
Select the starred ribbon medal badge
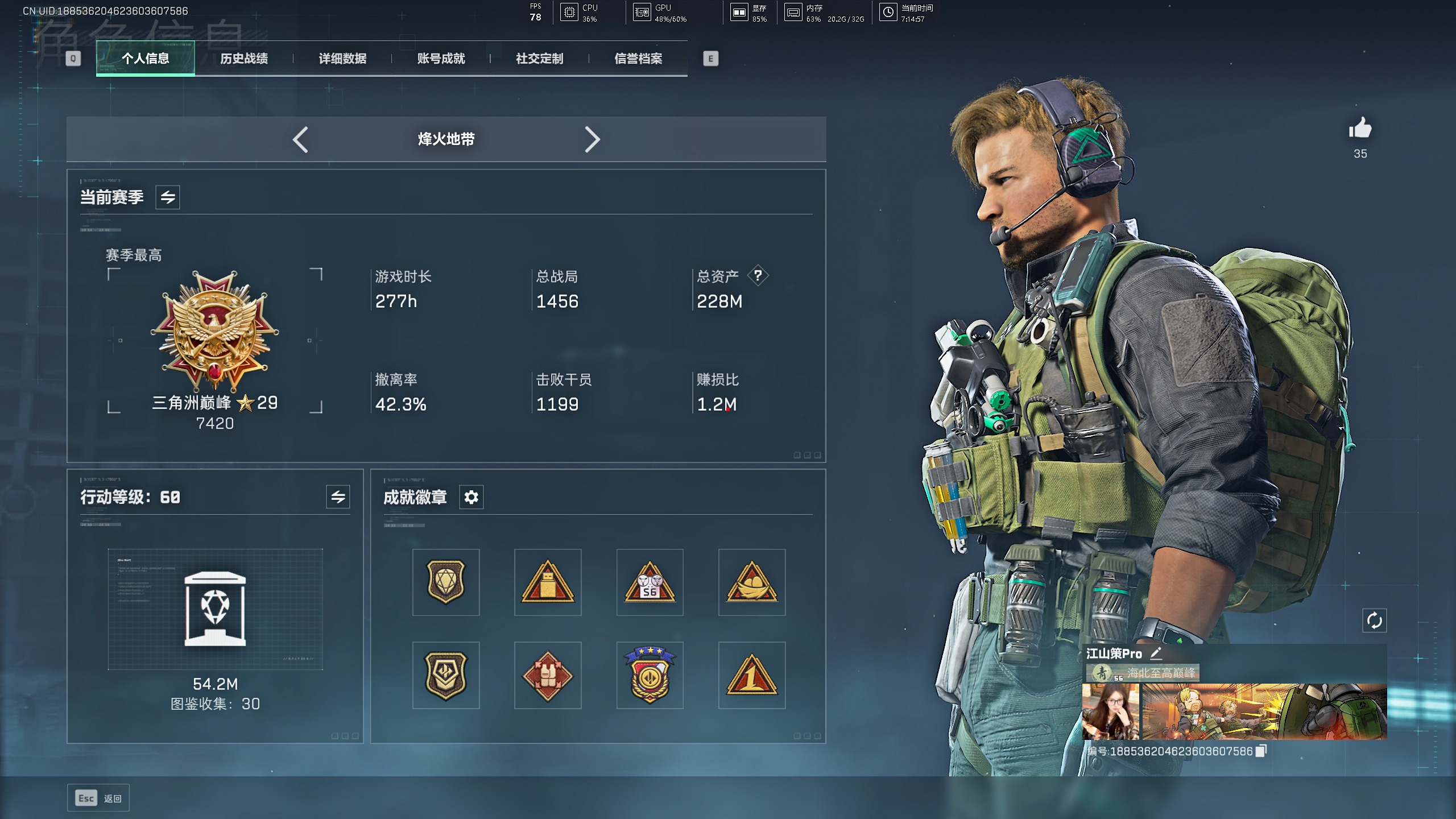point(650,675)
